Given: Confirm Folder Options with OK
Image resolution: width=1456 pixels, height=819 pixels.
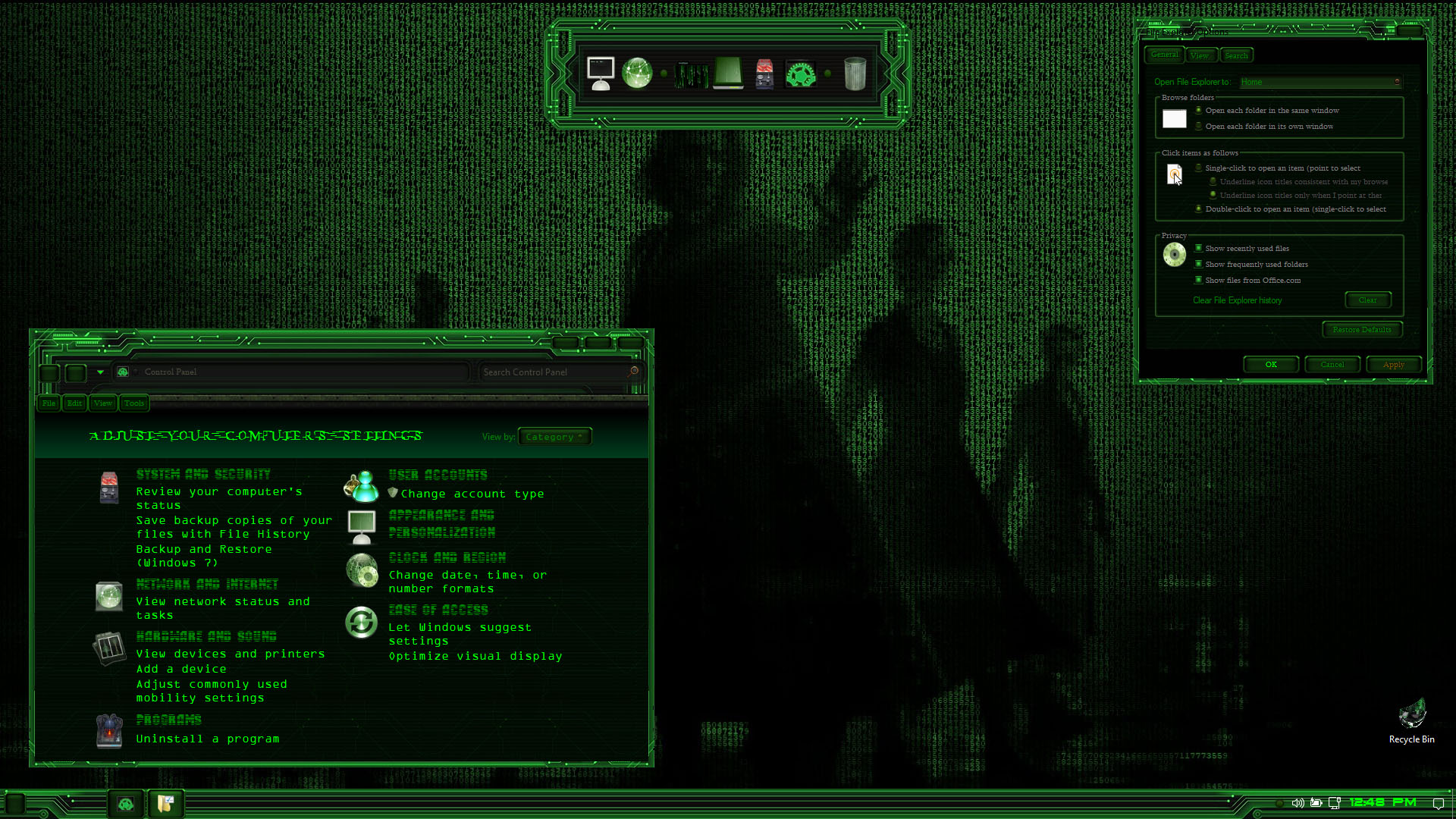Looking at the screenshot, I should coord(1271,365).
